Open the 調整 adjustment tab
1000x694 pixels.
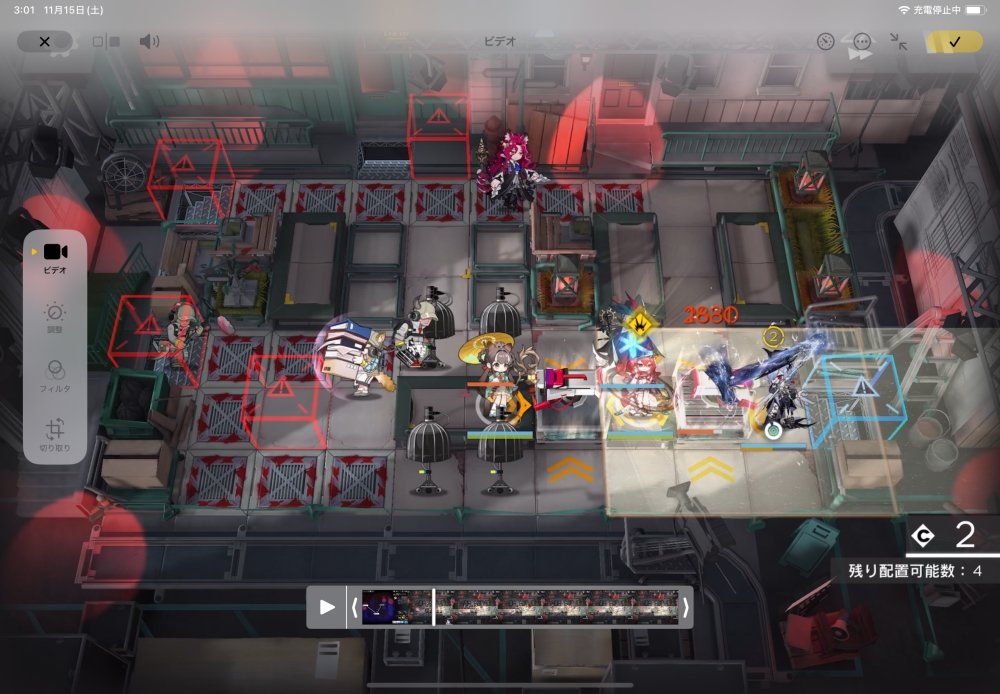(55, 317)
